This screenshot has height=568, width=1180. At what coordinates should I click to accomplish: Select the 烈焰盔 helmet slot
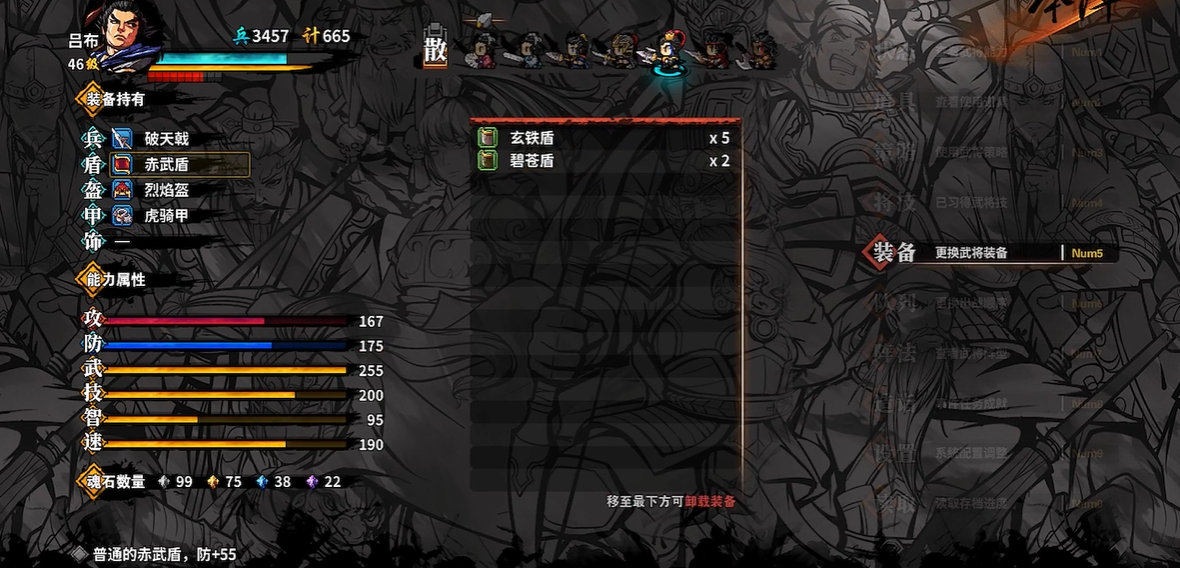166,190
